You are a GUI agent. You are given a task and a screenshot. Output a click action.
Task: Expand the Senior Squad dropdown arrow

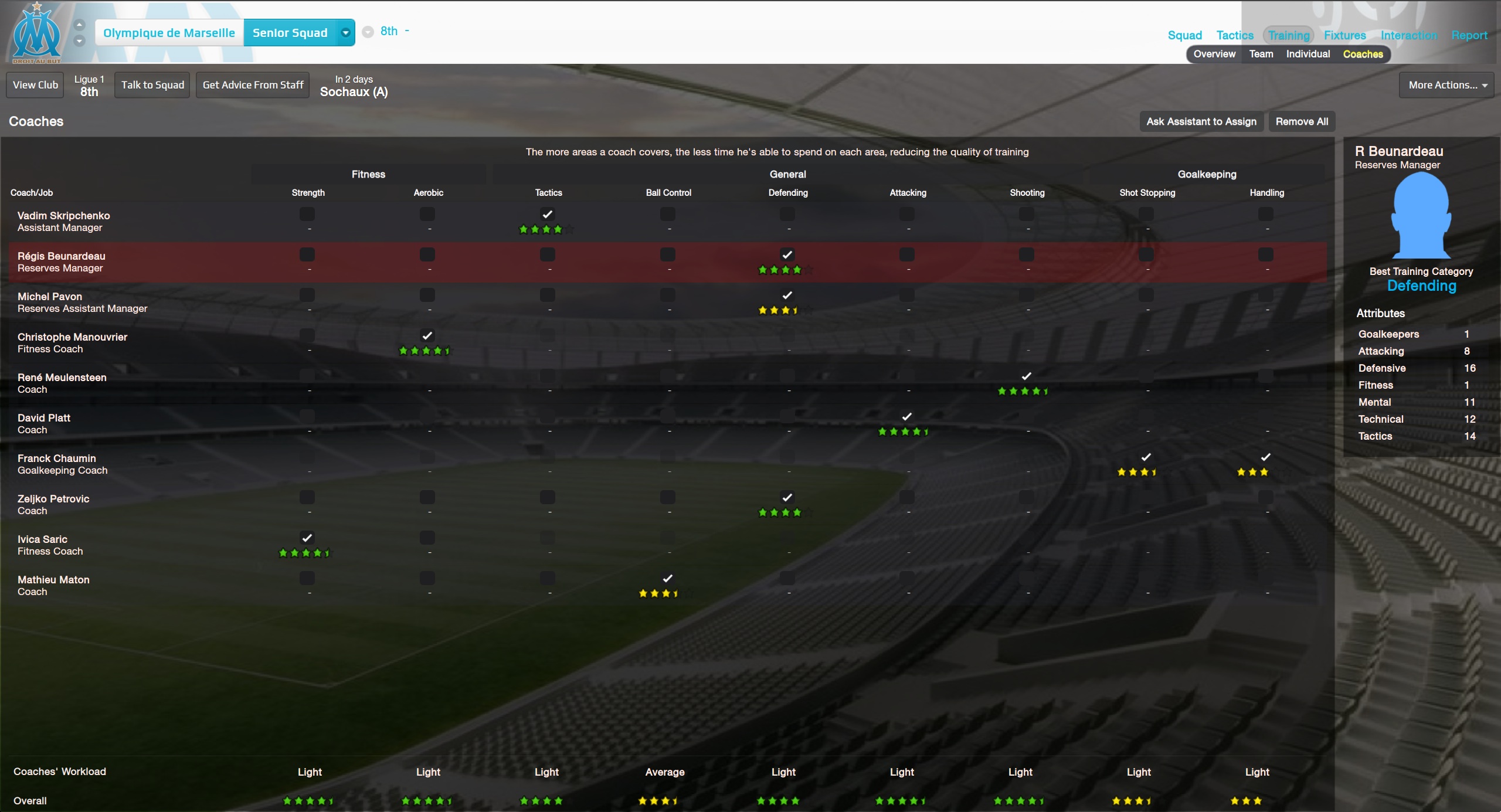coord(346,33)
